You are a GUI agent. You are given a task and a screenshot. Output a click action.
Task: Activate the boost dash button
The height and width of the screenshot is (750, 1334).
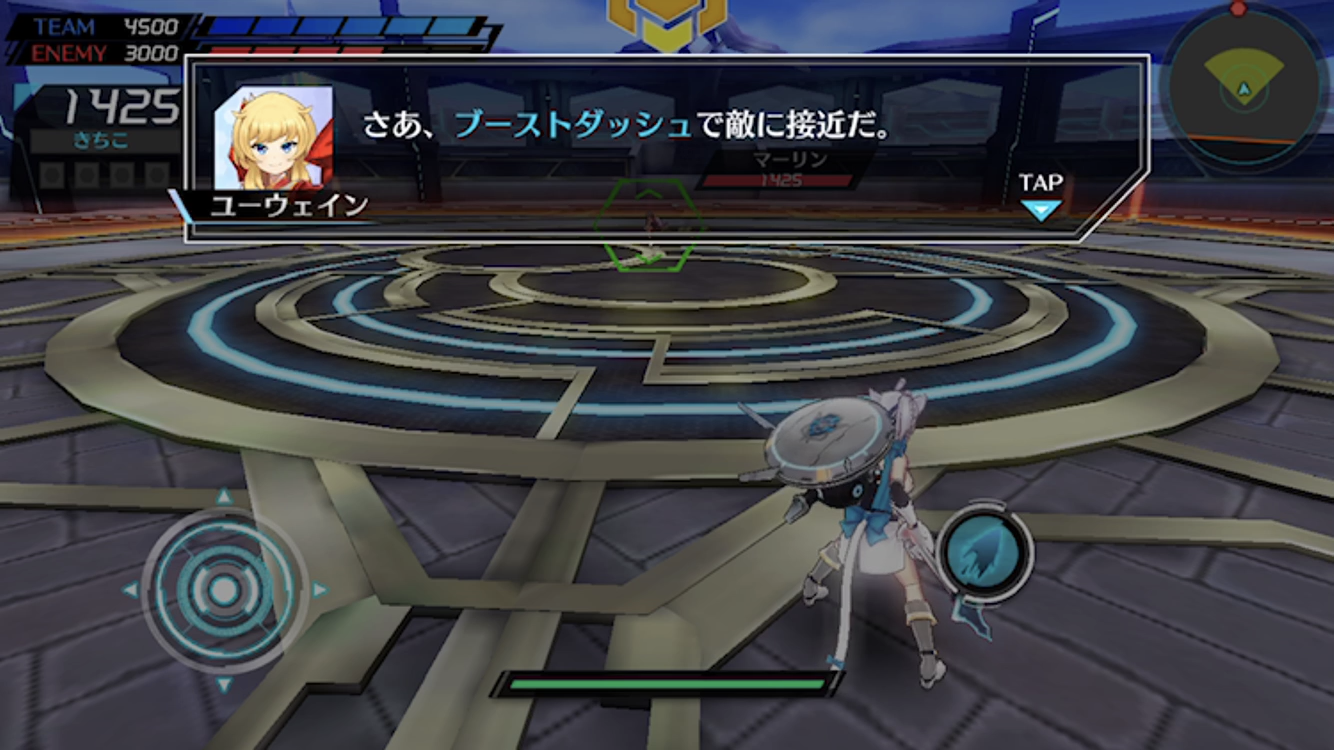pyautogui.click(x=984, y=553)
